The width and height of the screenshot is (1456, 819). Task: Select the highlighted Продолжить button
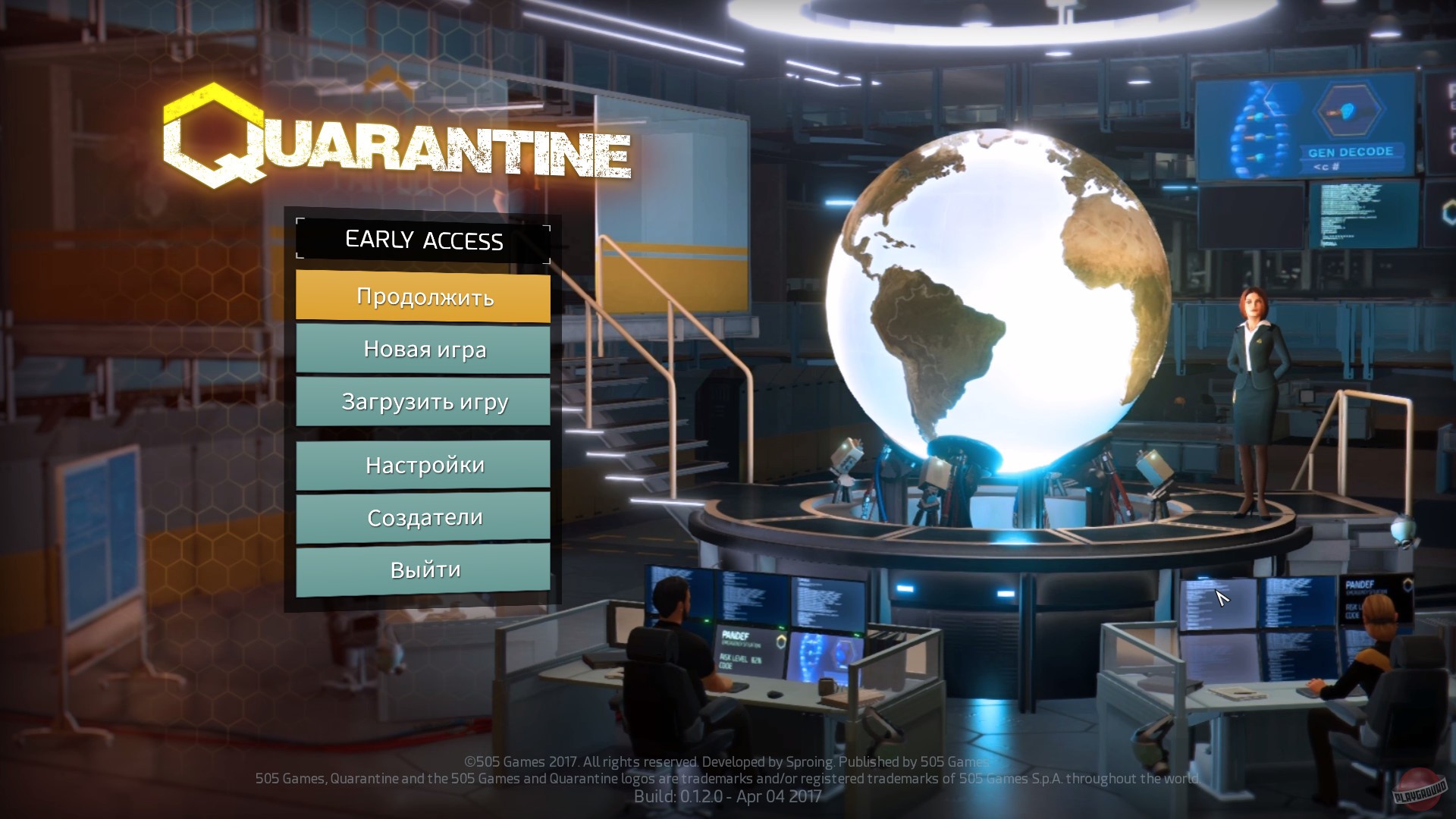(x=423, y=298)
